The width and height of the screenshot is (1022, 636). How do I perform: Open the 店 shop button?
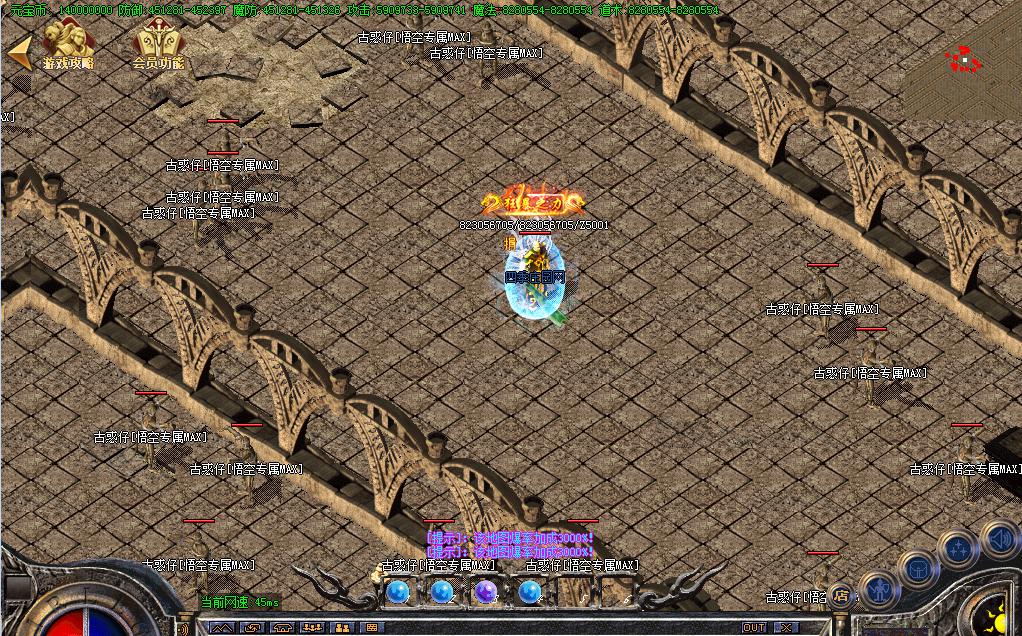click(841, 596)
